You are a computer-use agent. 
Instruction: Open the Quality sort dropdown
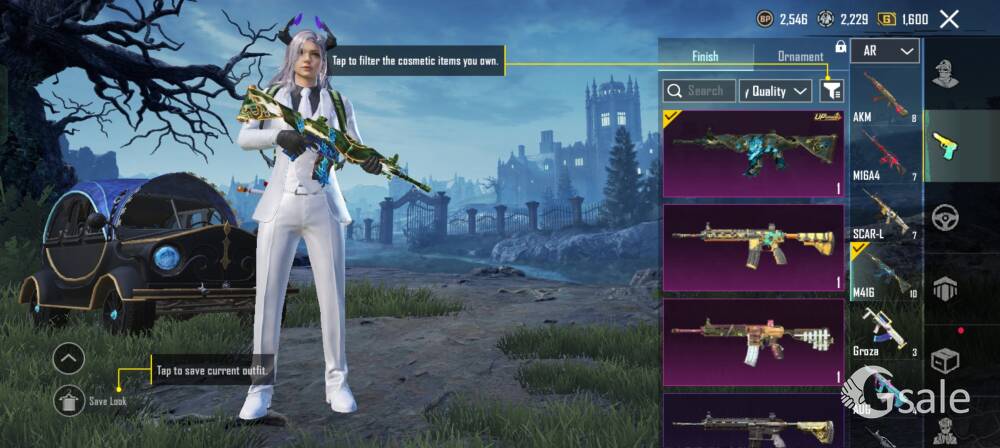tap(775, 91)
